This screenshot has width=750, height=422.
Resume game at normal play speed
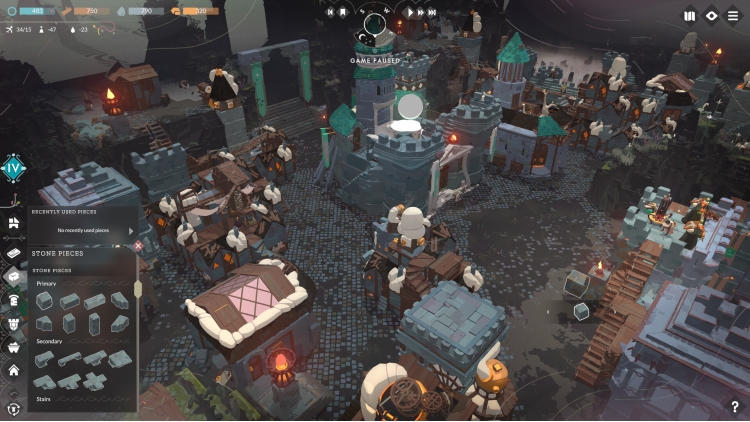tap(408, 13)
